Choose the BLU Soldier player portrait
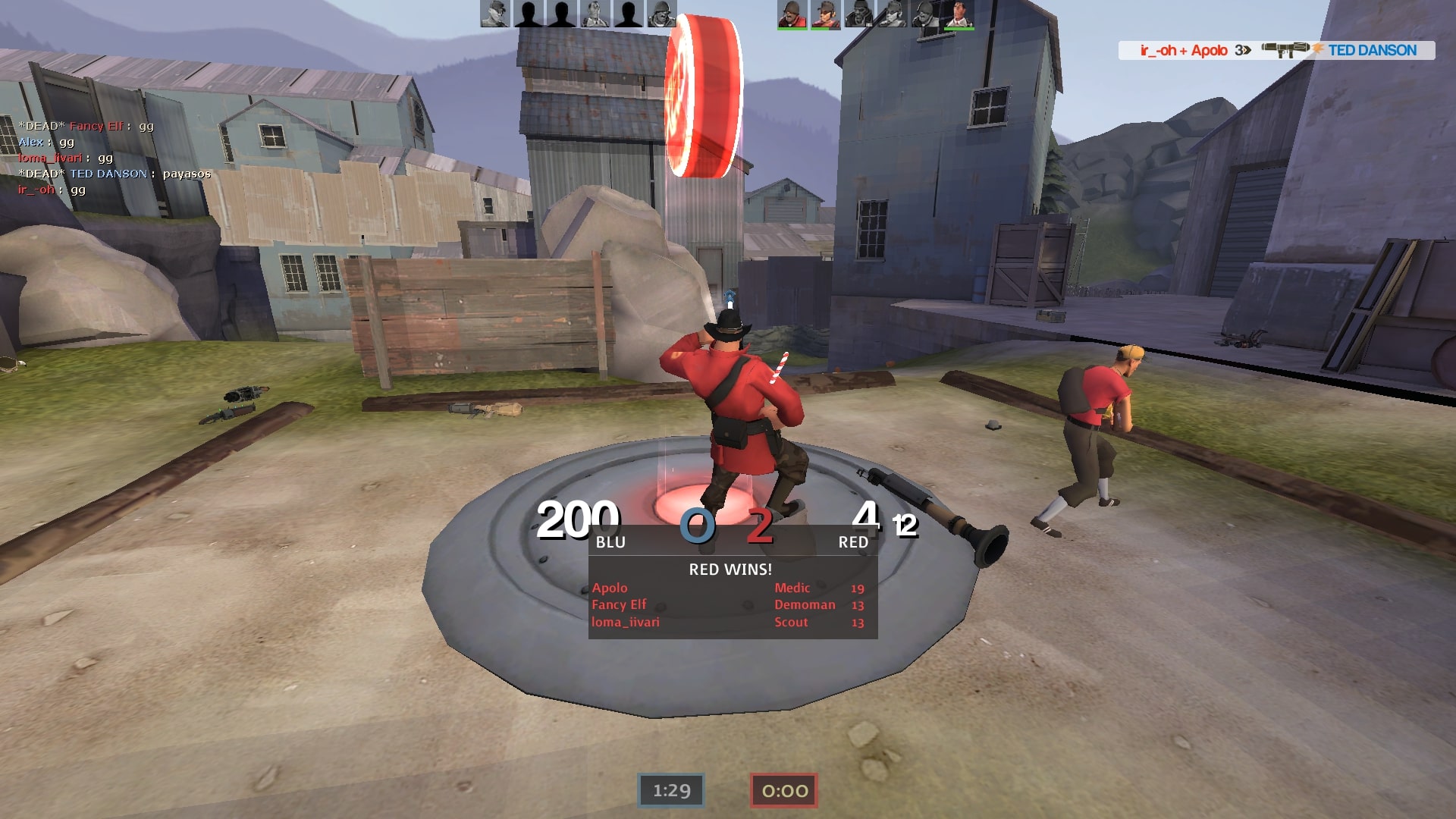 click(x=661, y=14)
